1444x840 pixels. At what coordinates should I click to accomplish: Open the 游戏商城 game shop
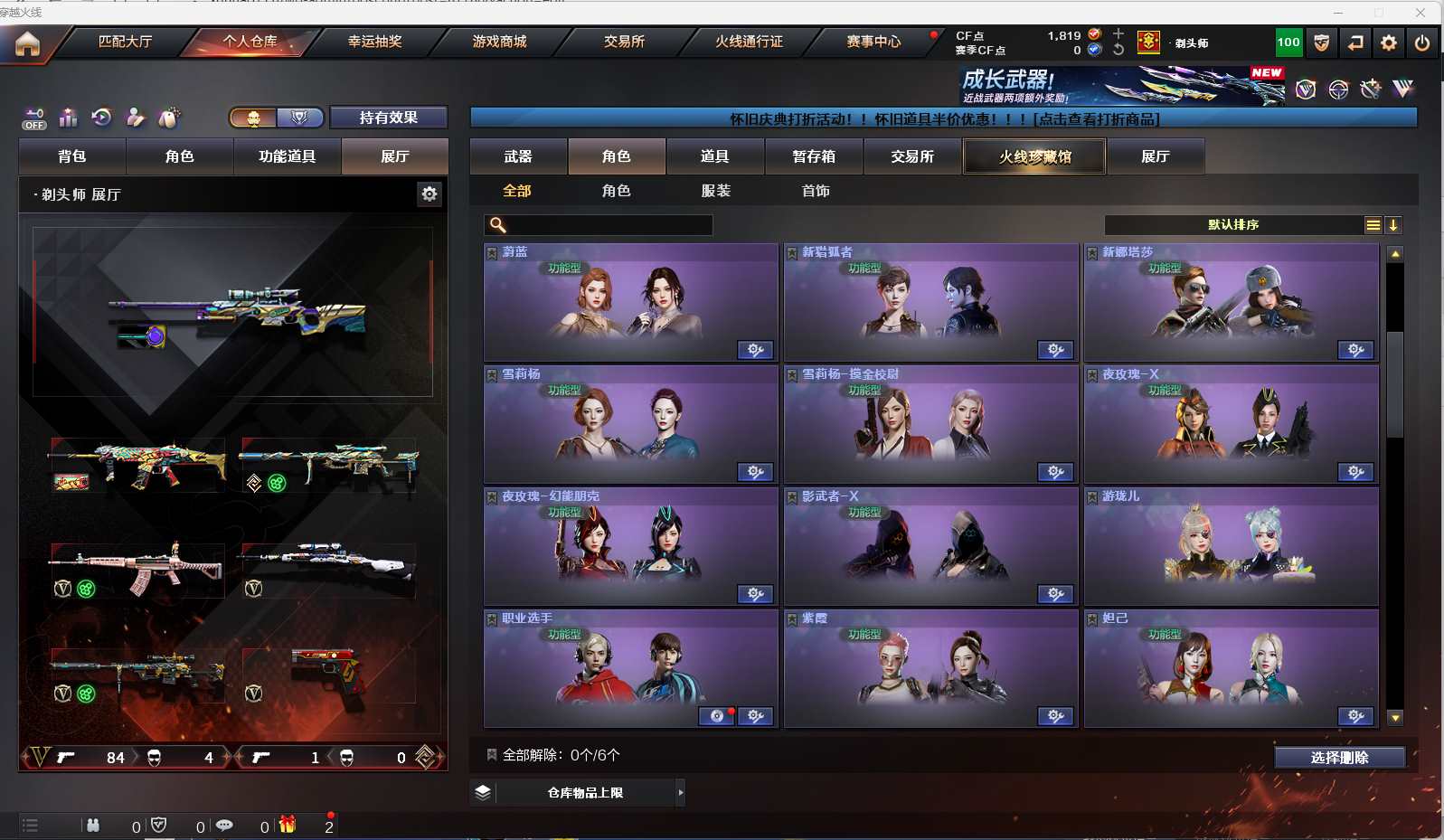click(x=499, y=42)
